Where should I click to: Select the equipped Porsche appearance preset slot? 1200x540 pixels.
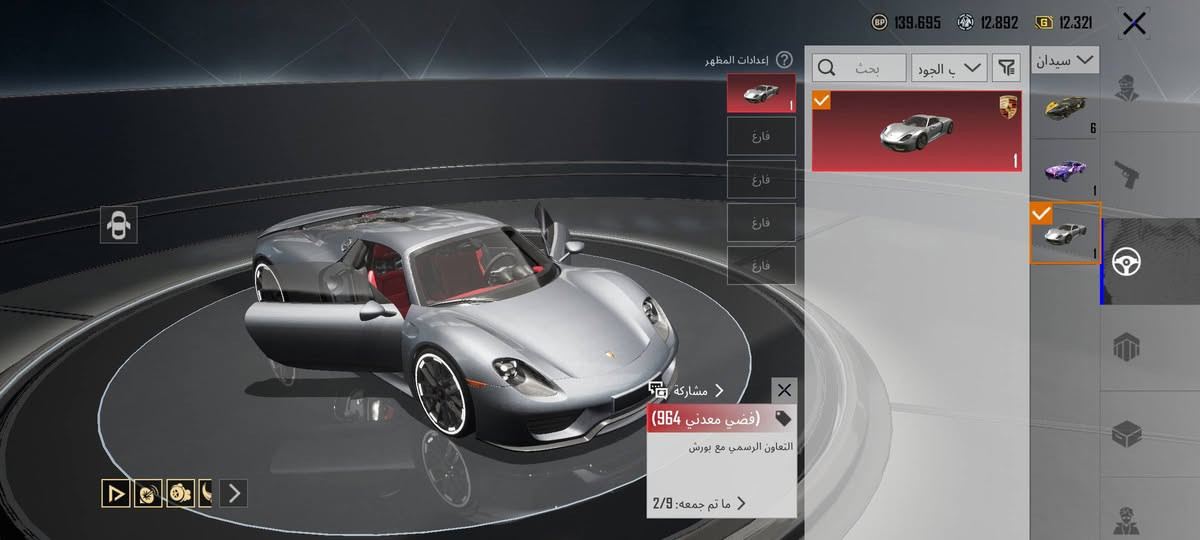point(761,93)
